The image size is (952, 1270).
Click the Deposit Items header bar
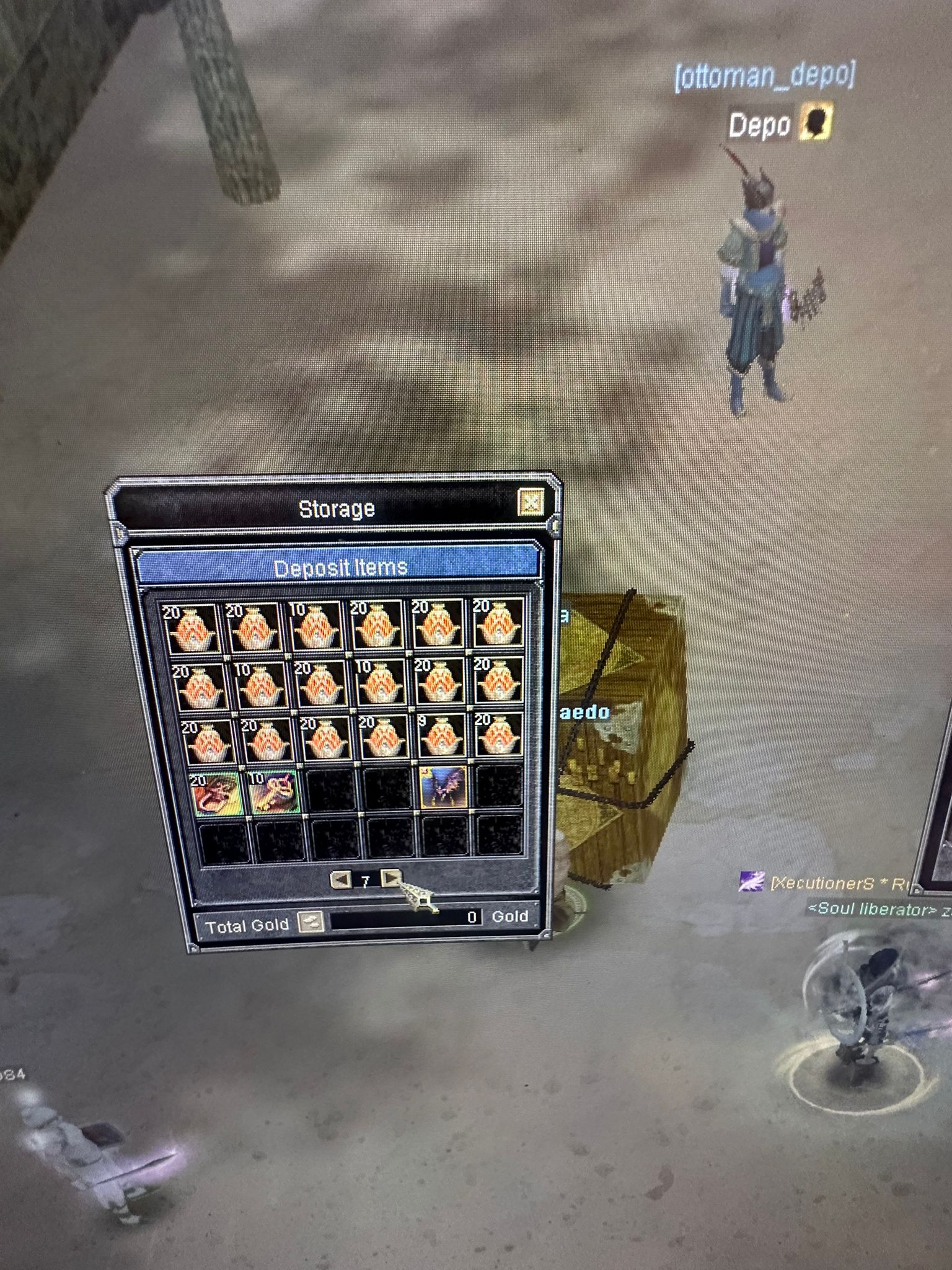click(x=339, y=567)
